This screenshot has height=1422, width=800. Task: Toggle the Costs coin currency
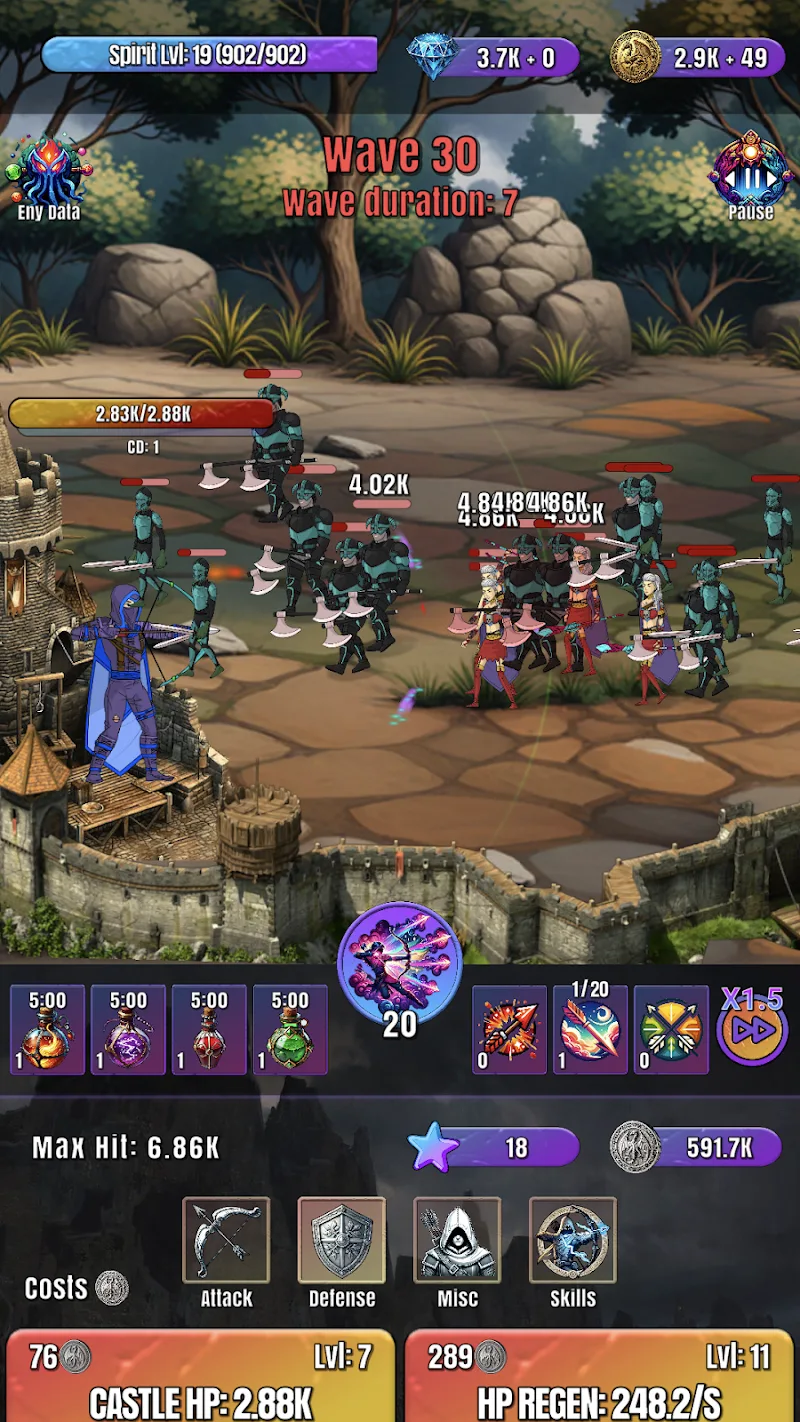click(111, 1288)
